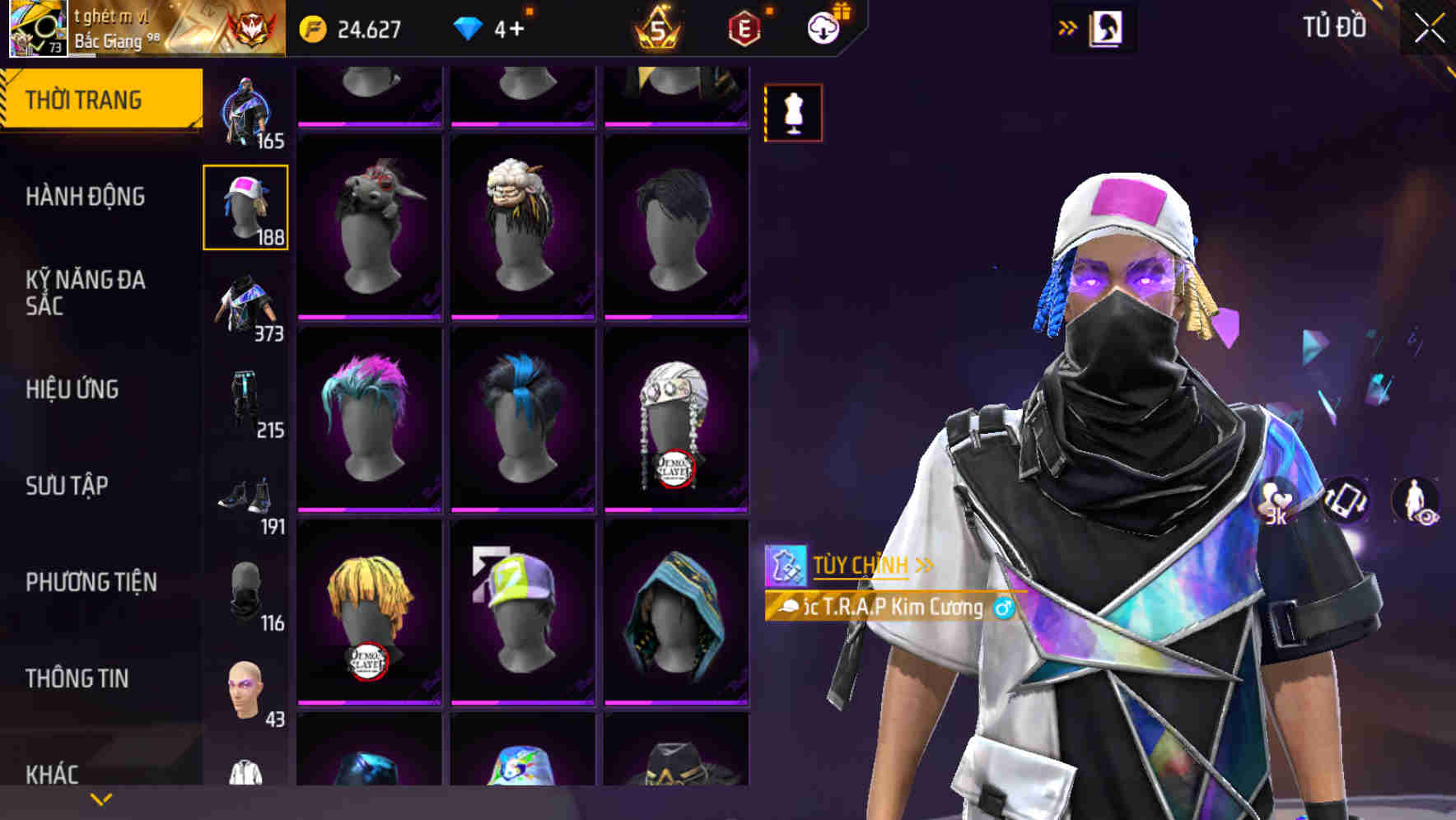Open the character album icon near TỦ ĐỒ
The height and width of the screenshot is (820, 1456).
[x=1108, y=27]
